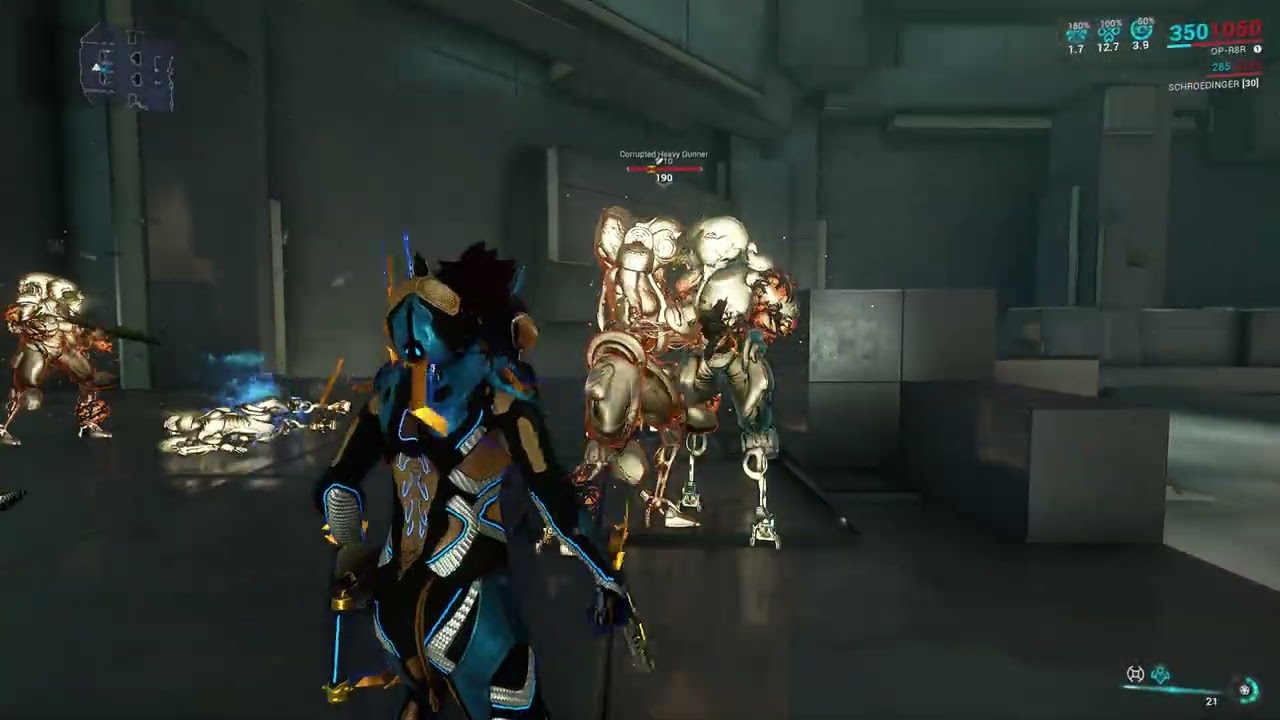Click the triangular player marker on minimap

coord(96,65)
